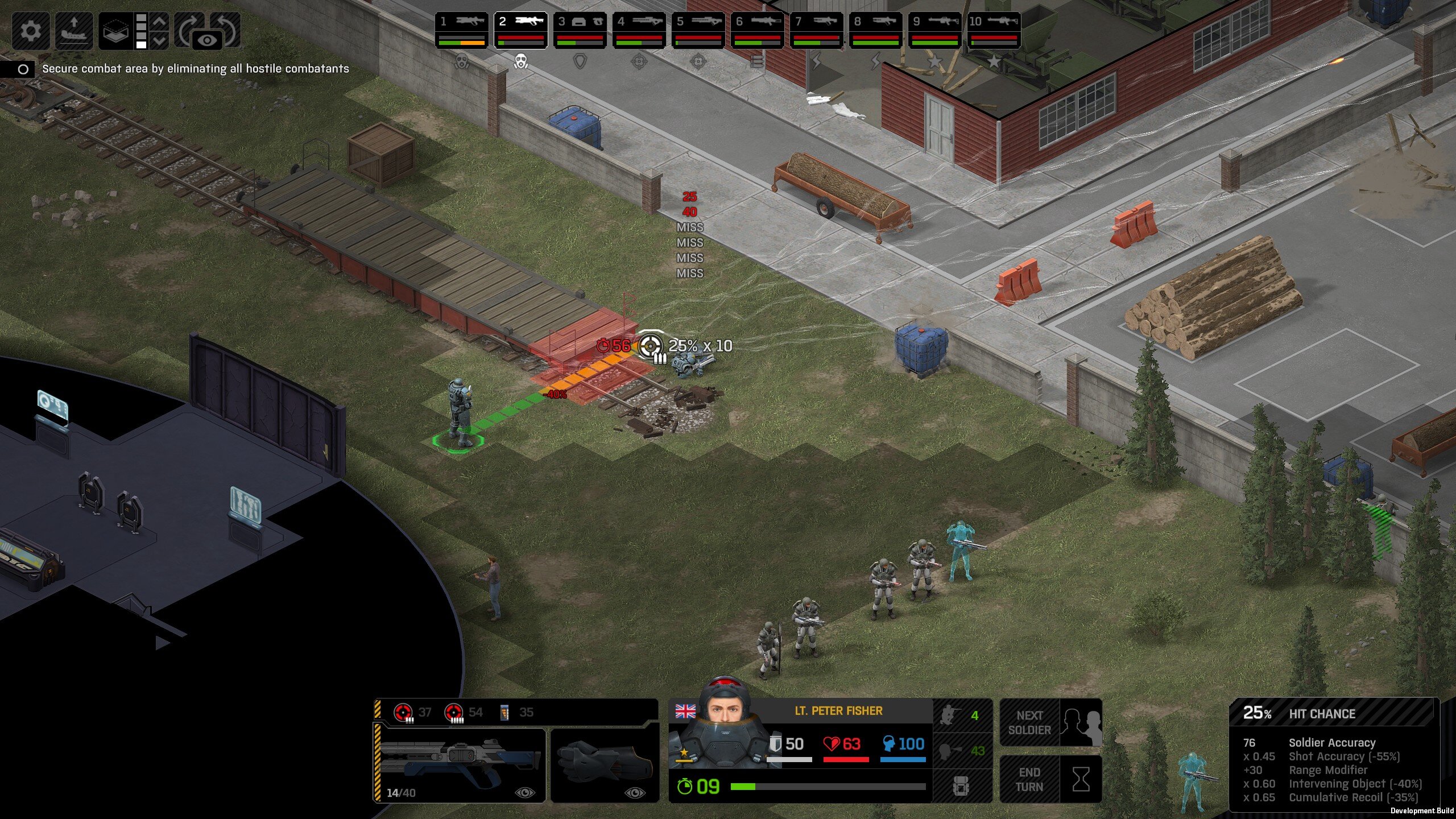Select soldier 10 in the squad bar

(x=994, y=30)
